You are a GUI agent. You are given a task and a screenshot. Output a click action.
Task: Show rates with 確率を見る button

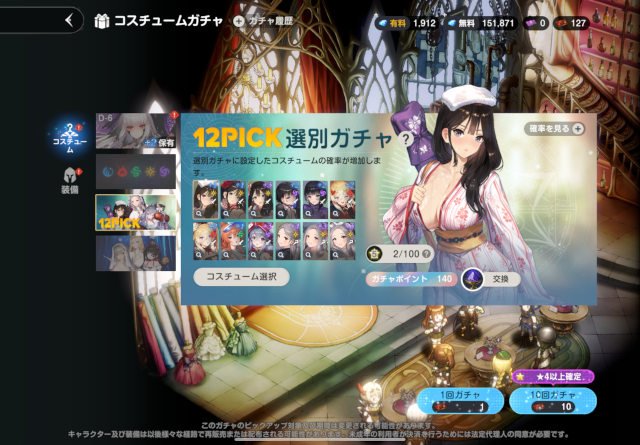tap(555, 129)
